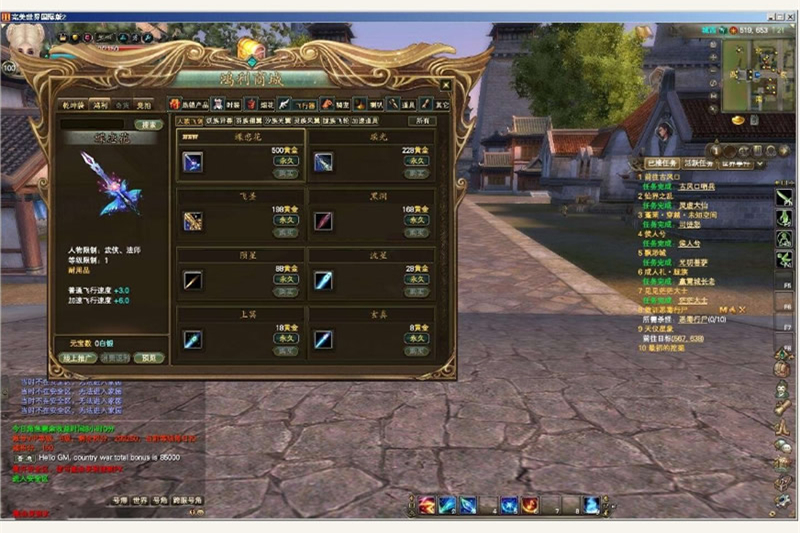This screenshot has width=800, height=533.
Task: Open the 所有 filter dropdown
Action: (424, 120)
